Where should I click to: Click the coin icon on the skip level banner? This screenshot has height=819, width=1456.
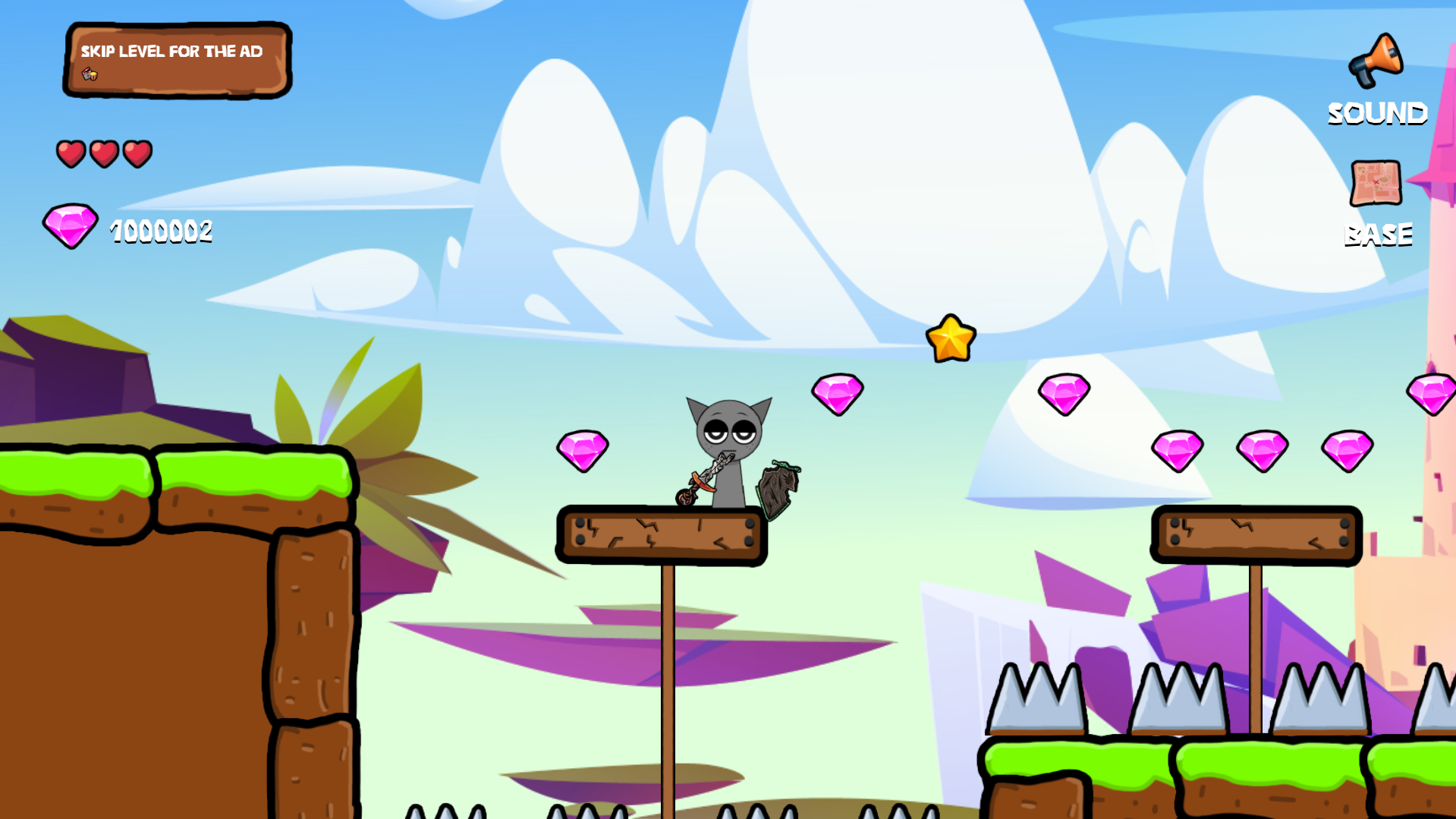click(x=91, y=75)
